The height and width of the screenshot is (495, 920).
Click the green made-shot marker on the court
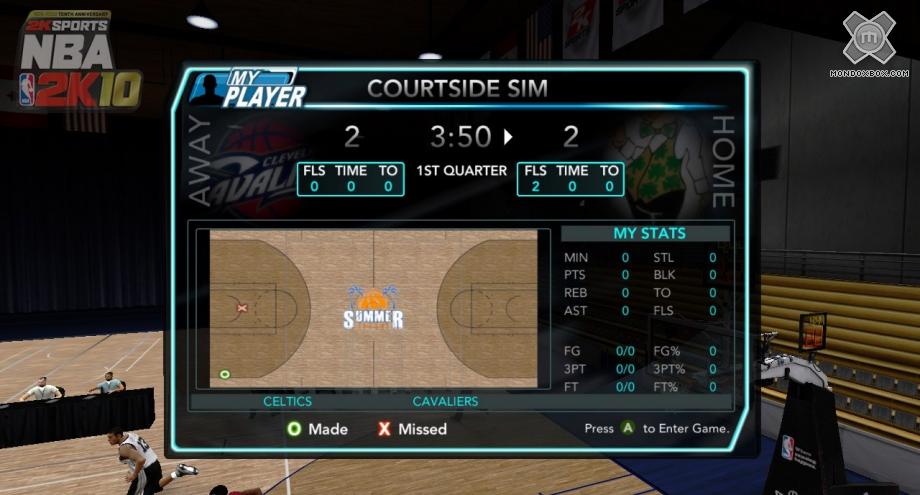[x=225, y=374]
